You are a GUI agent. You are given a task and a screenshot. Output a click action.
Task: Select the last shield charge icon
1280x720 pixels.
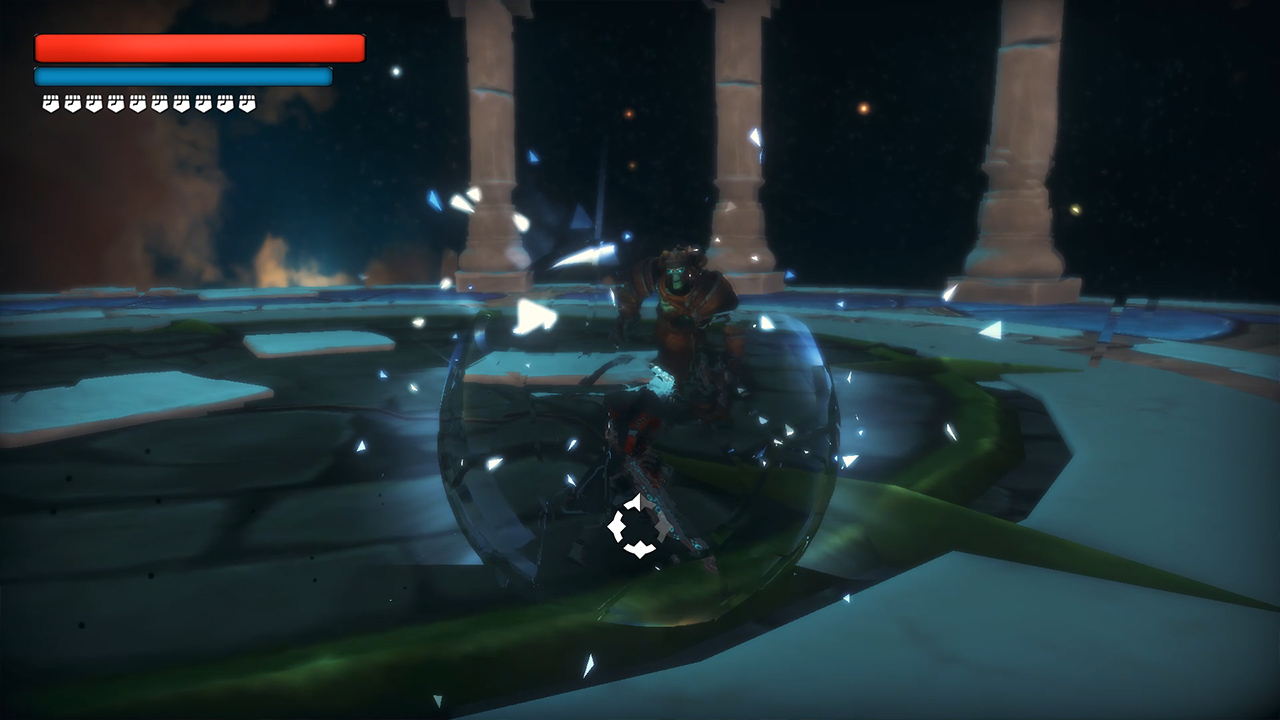(247, 103)
